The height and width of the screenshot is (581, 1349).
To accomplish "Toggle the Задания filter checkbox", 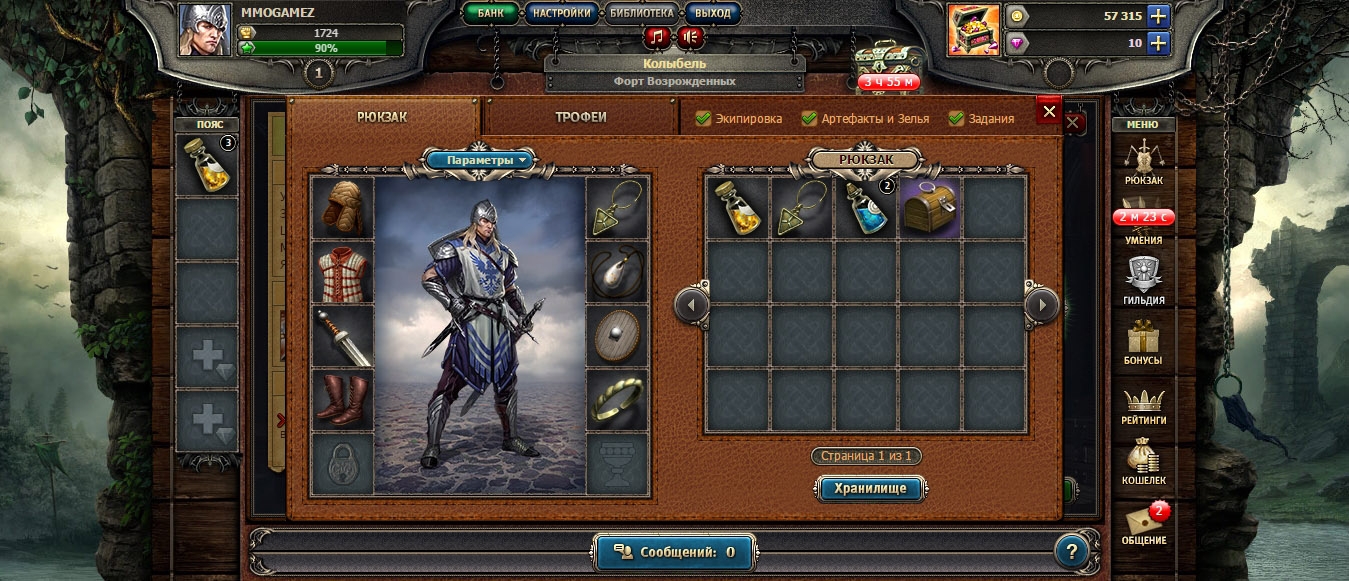I will click(x=956, y=118).
